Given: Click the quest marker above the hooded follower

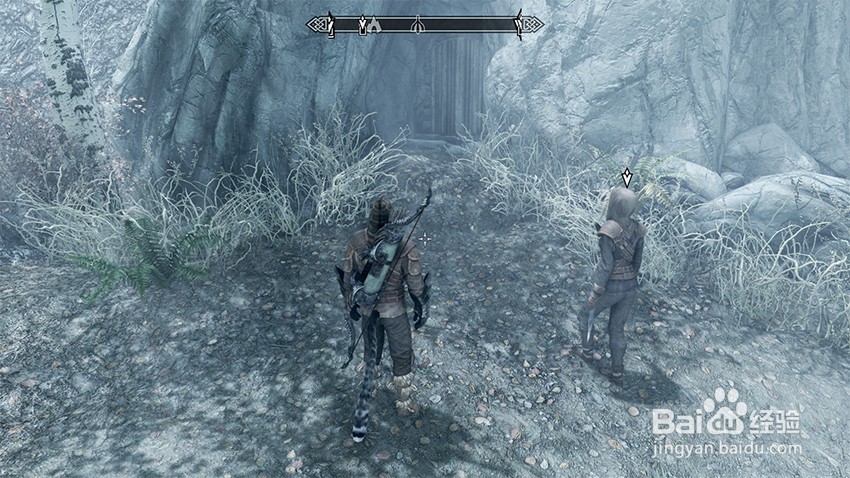Looking at the screenshot, I should (x=627, y=178).
